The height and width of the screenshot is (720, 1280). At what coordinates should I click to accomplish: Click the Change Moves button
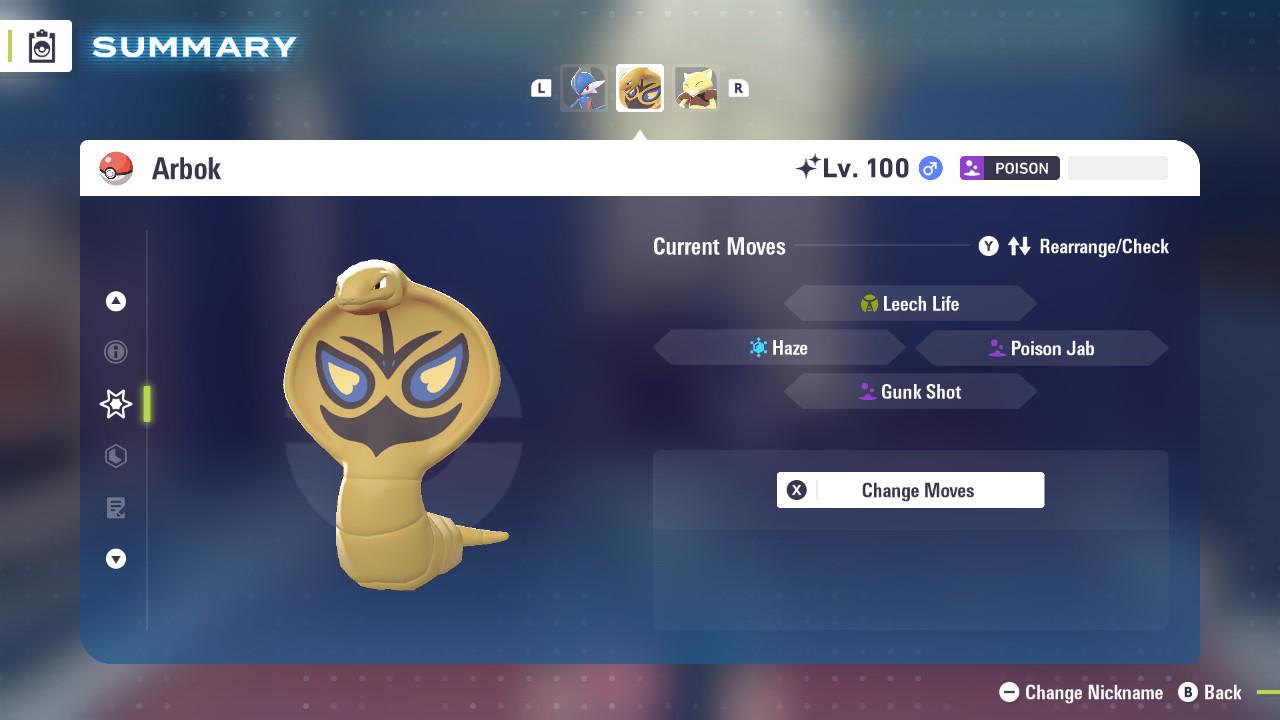(916, 490)
